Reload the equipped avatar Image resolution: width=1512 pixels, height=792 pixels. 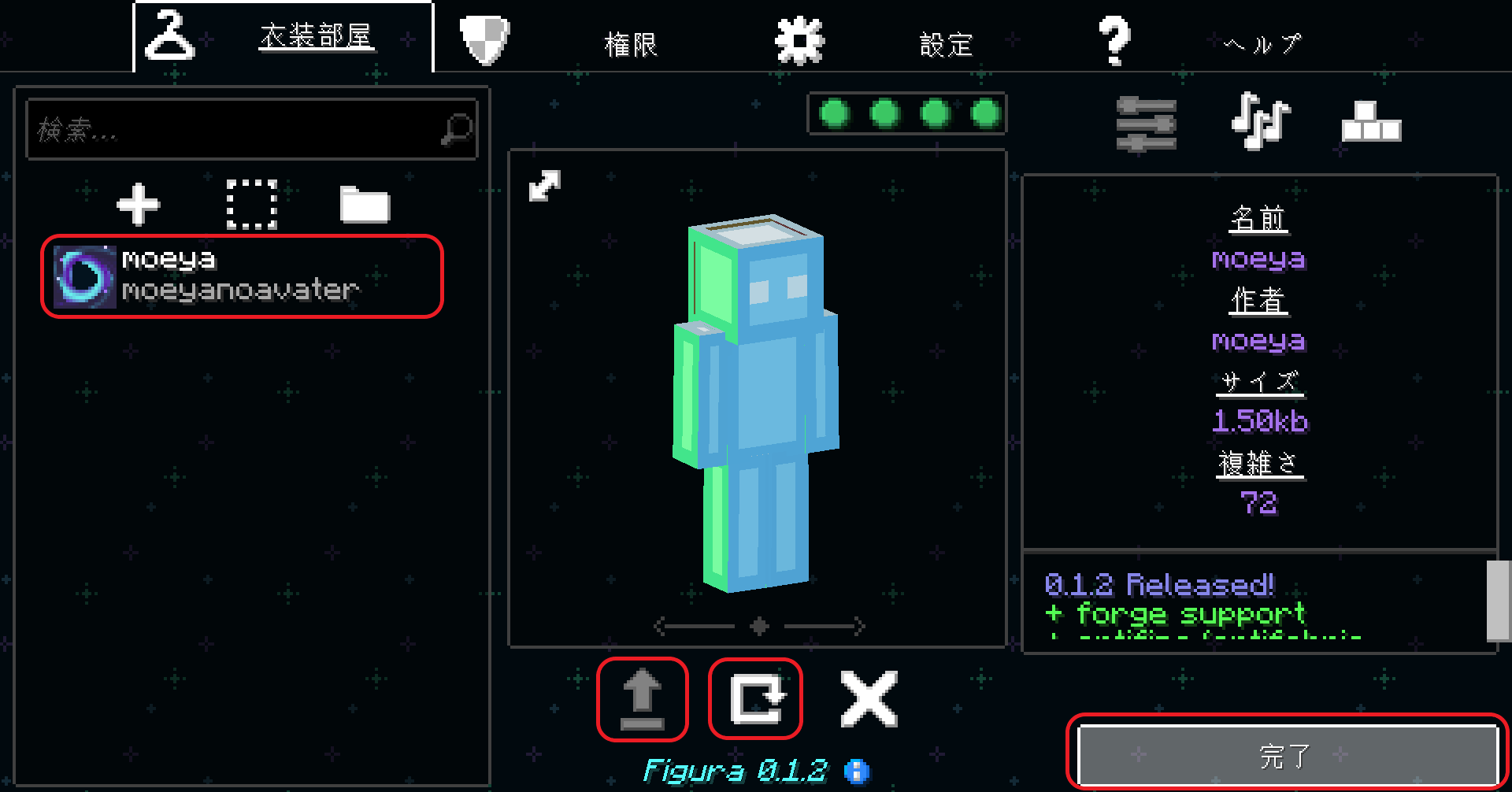[754, 698]
